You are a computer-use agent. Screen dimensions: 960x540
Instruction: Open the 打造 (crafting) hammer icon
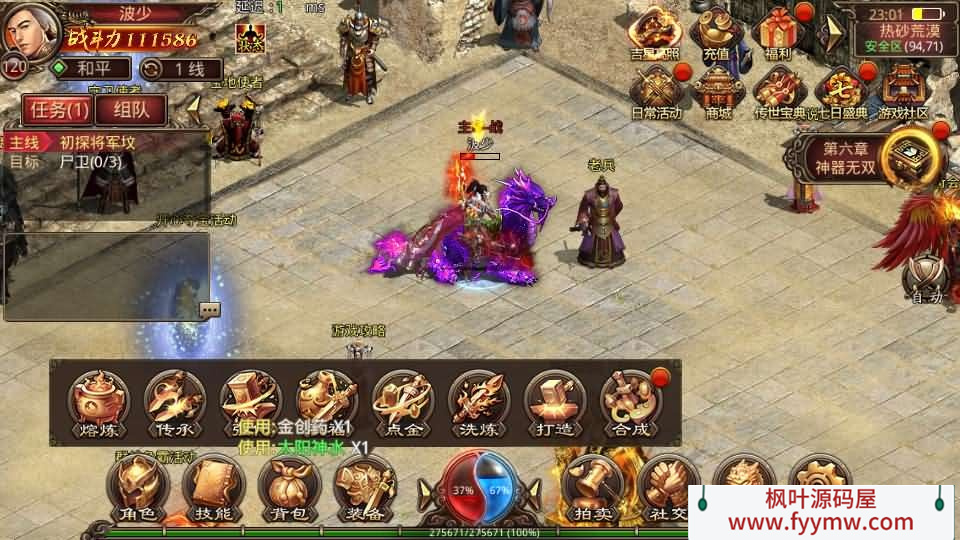point(554,402)
